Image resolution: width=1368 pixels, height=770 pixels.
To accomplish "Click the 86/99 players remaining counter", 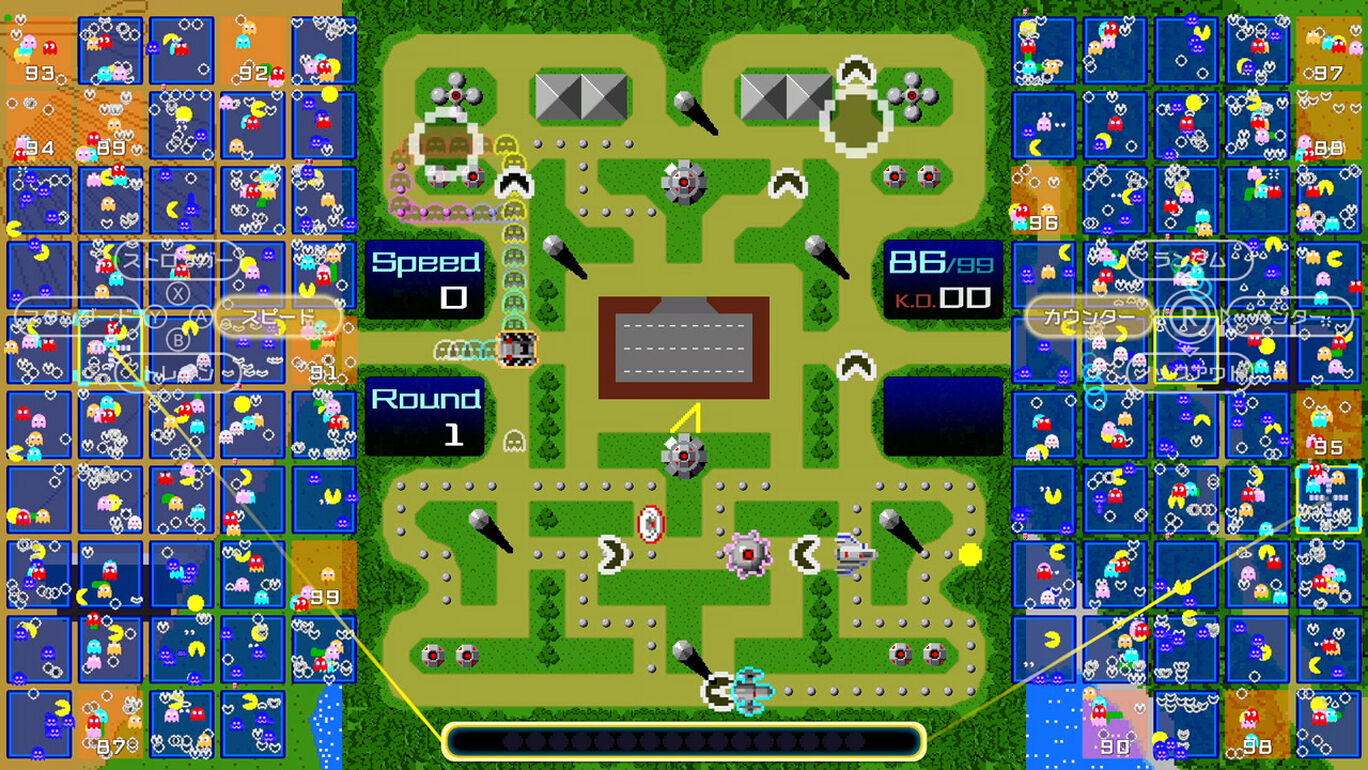I will [938, 263].
